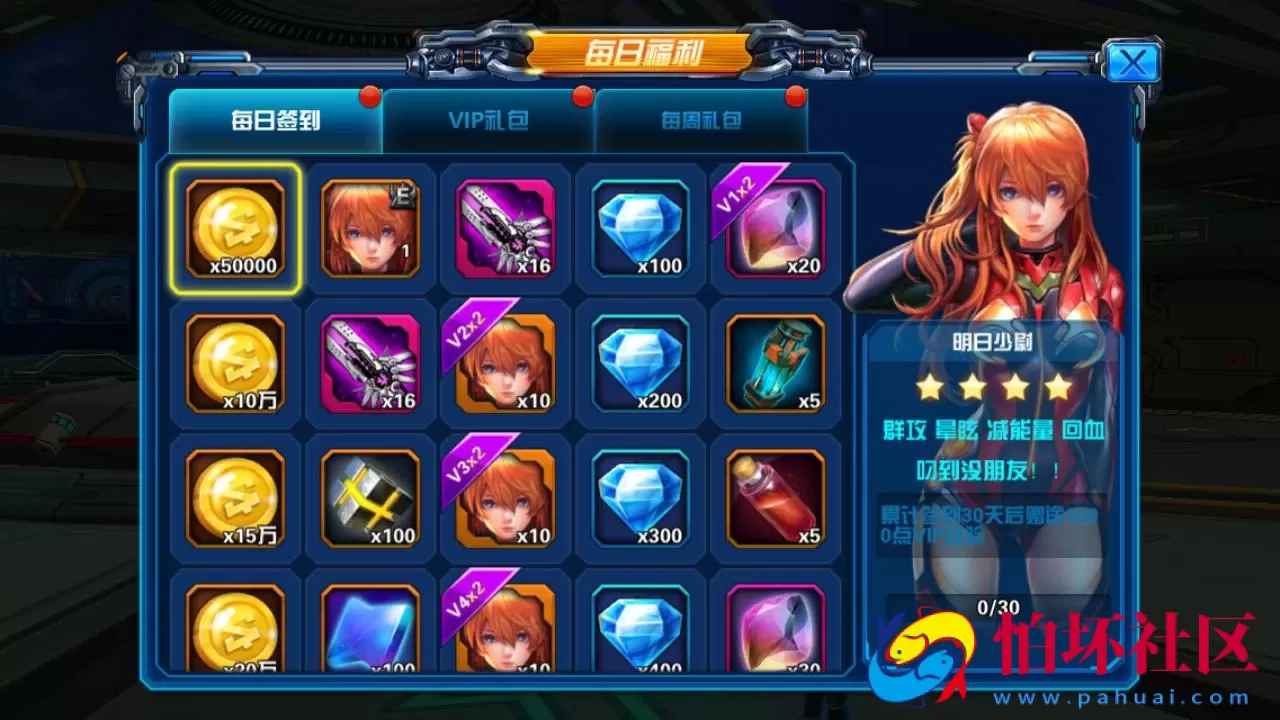Image resolution: width=1280 pixels, height=720 pixels.
Task: Click the x200 diamond reward
Action: [639, 365]
